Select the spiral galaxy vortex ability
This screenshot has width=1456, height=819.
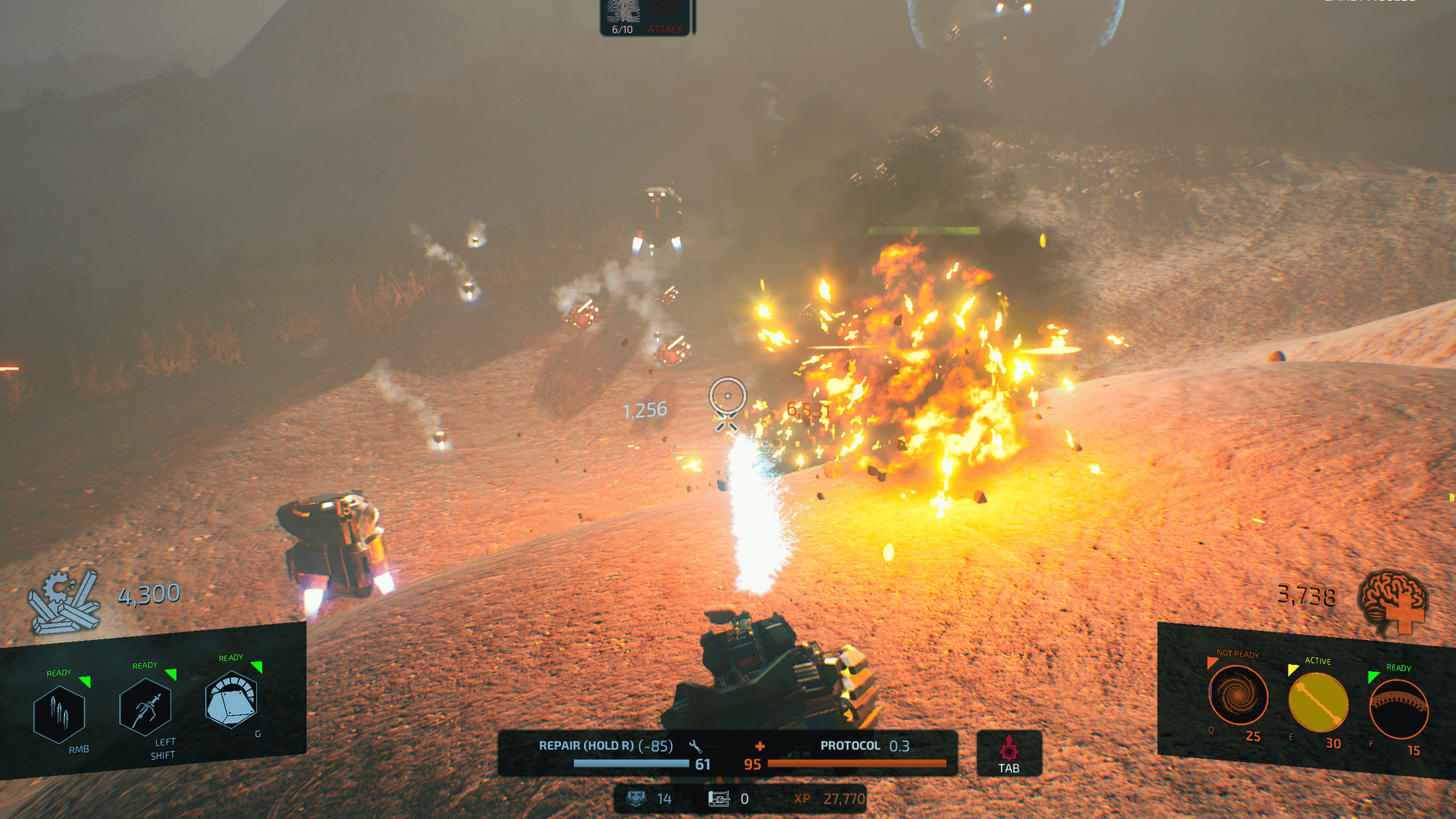point(1238,695)
